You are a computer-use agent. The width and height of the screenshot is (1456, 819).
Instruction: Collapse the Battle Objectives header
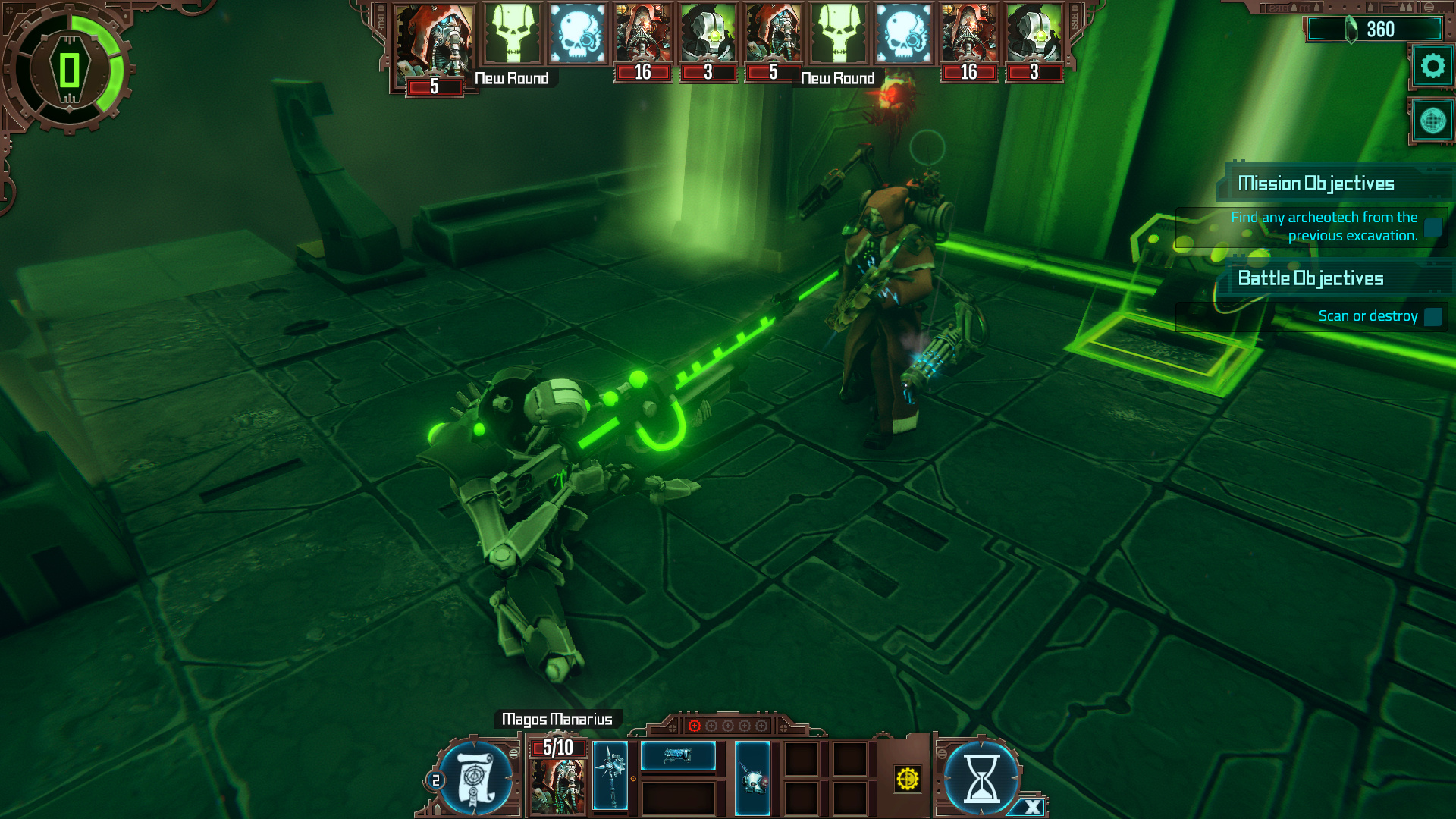1310,278
